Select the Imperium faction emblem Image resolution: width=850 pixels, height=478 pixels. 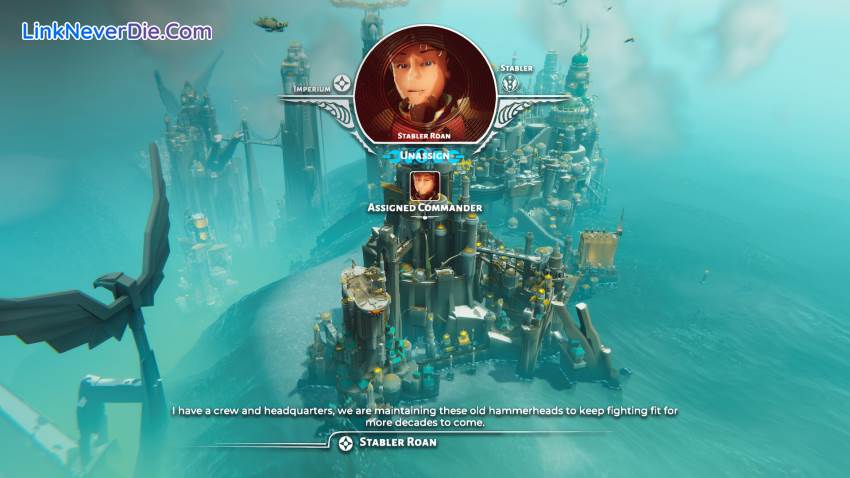pyautogui.click(x=343, y=82)
